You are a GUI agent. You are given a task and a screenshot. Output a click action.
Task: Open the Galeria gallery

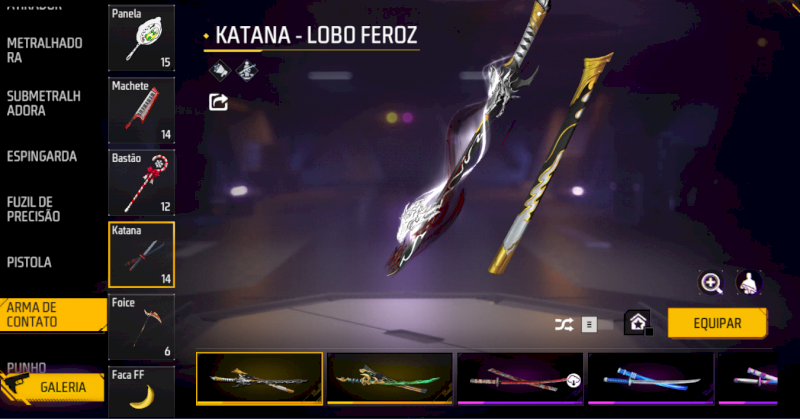63,387
